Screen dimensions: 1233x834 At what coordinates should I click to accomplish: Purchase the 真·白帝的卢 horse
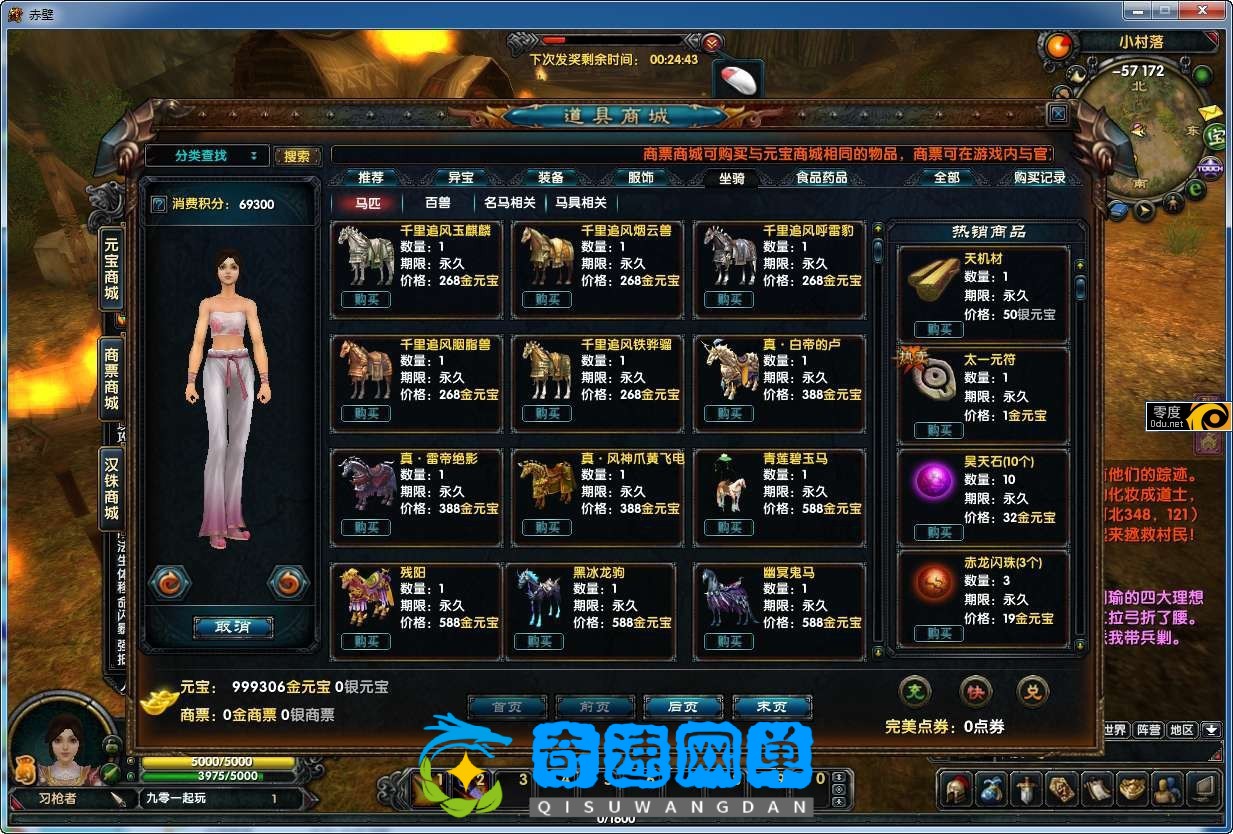click(728, 413)
